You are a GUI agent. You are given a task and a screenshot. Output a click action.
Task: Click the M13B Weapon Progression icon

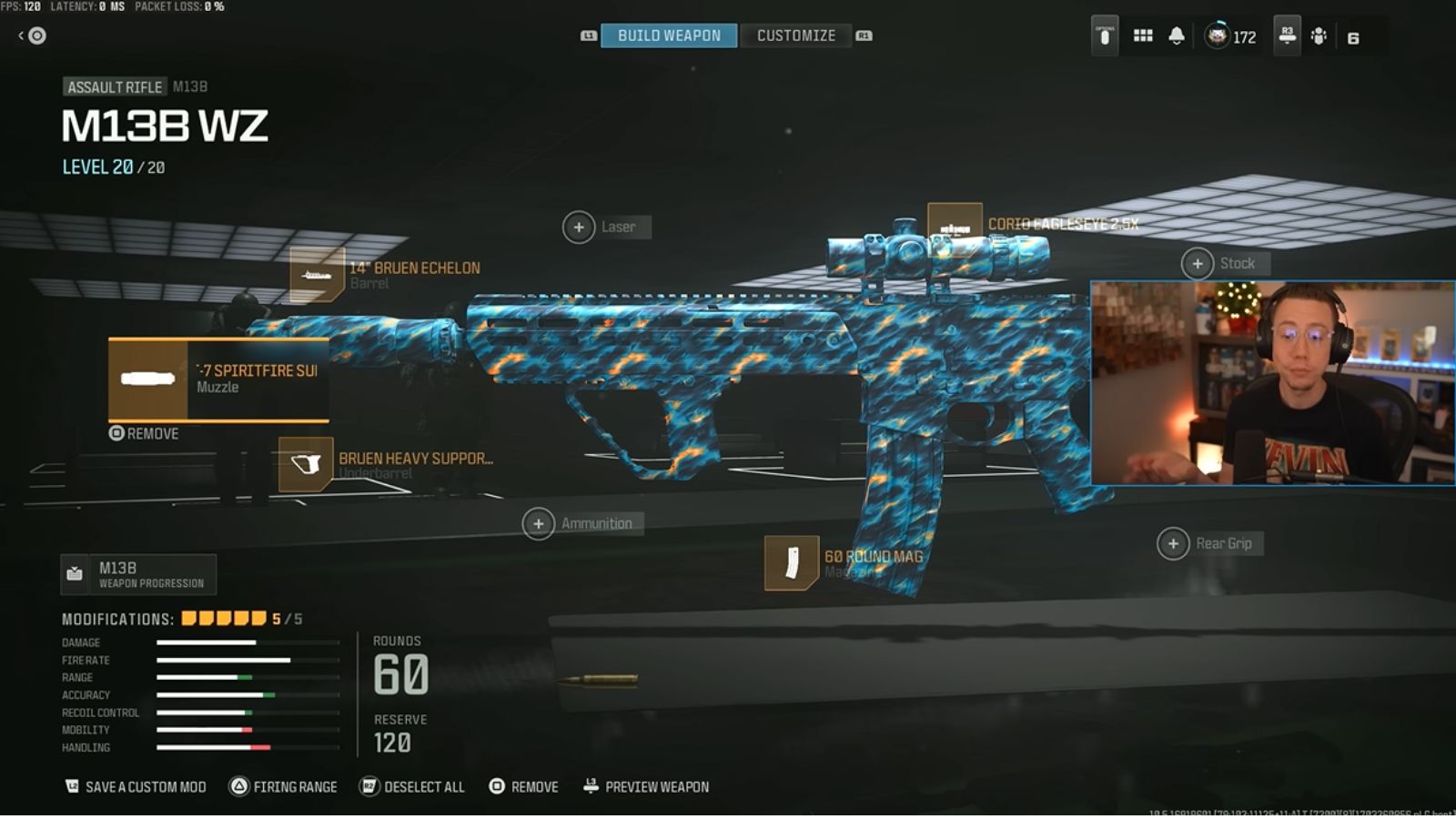(75, 573)
